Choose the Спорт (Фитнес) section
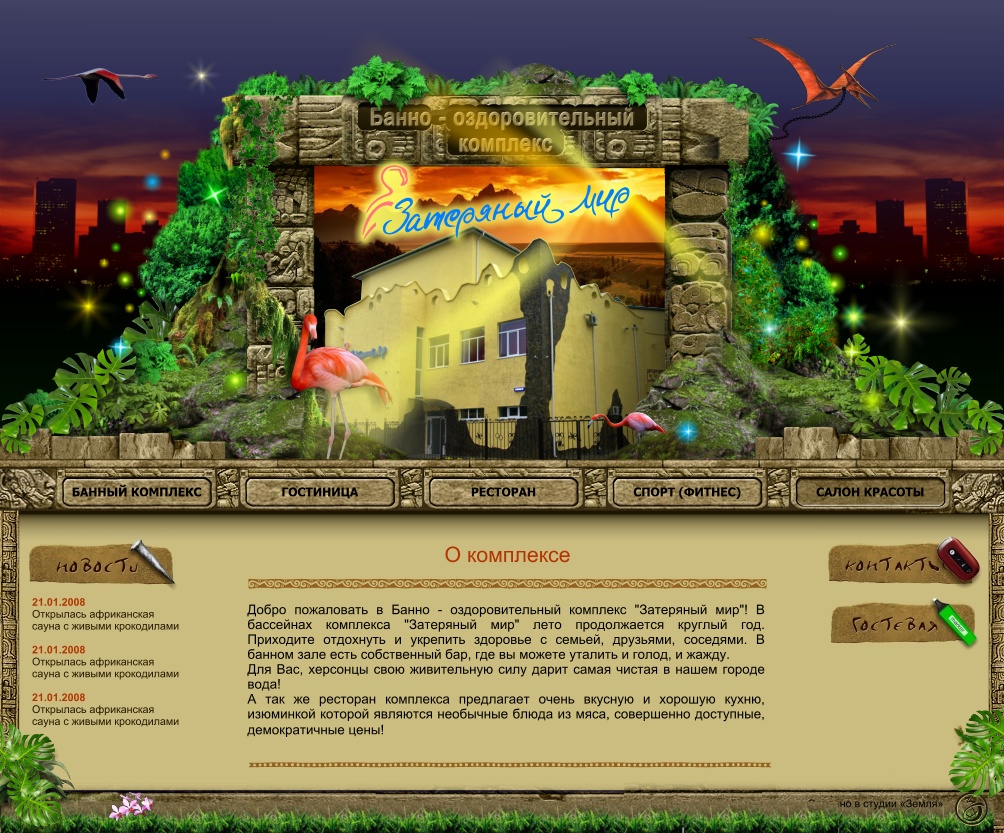Viewport: 1004px width, 833px height. (687, 492)
